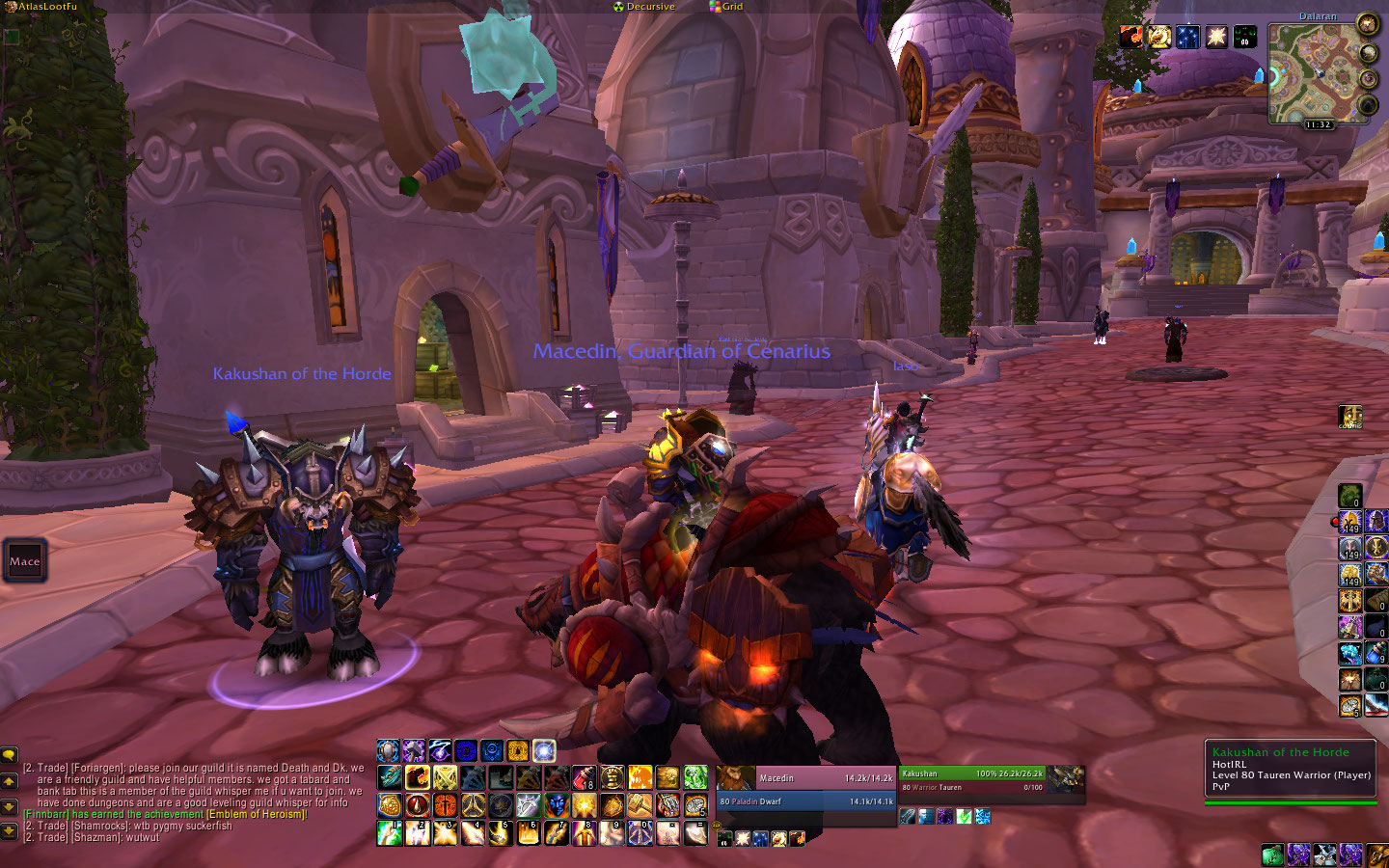Activate the silver shield aura icon
This screenshot has width=1389, height=868.
pyautogui.click(x=388, y=750)
